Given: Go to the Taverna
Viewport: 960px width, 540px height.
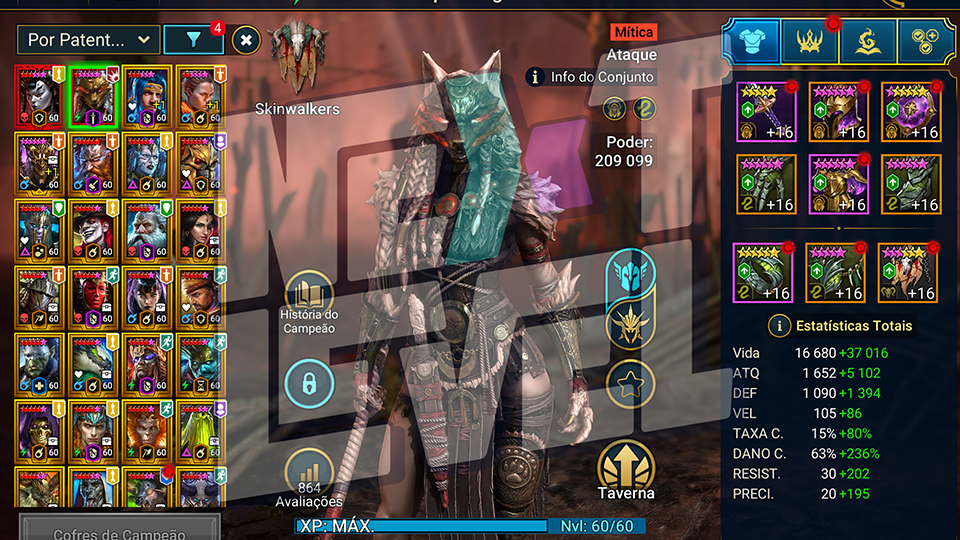Looking at the screenshot, I should (x=627, y=471).
